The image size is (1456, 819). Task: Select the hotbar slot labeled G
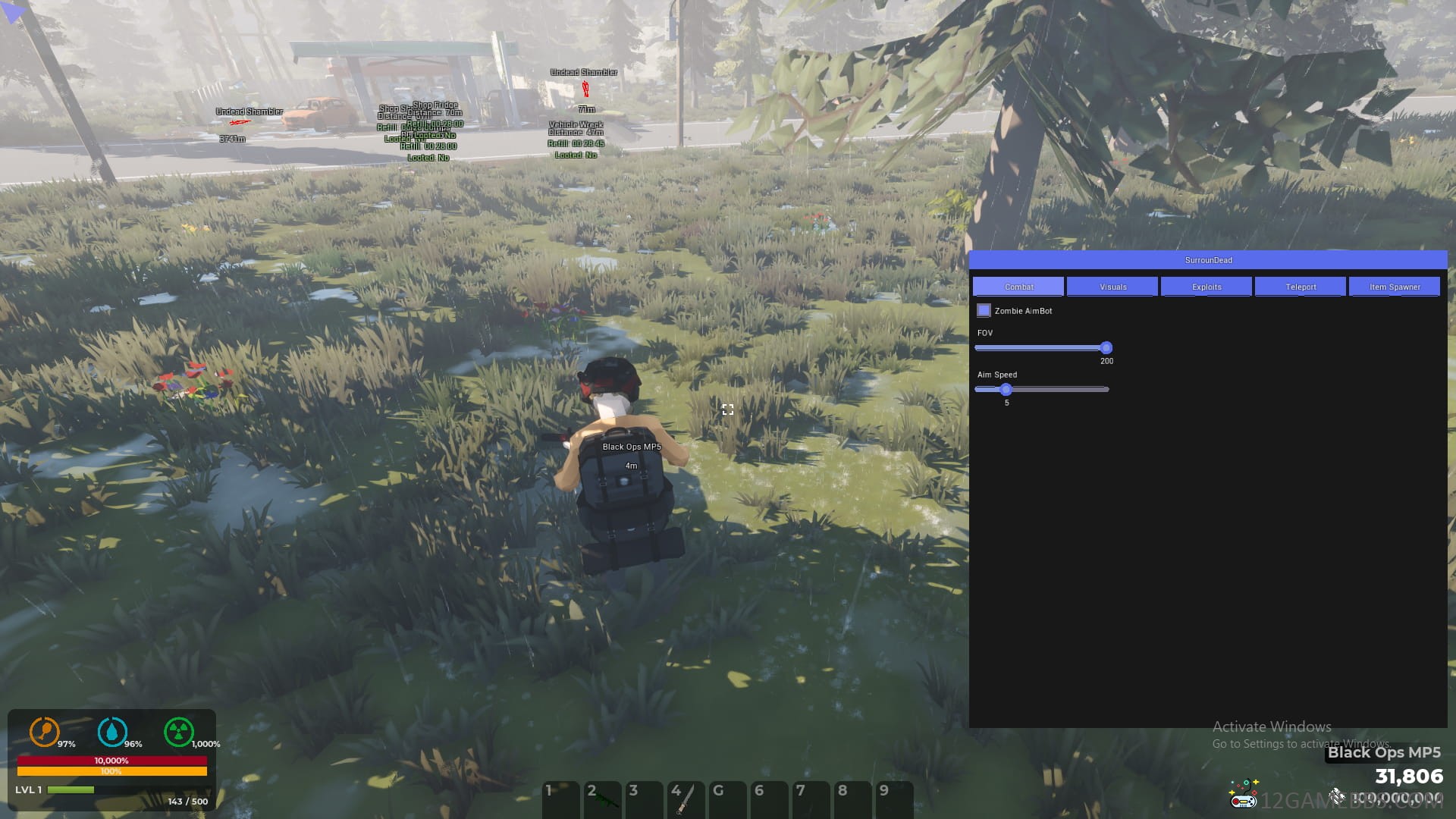[x=727, y=799]
